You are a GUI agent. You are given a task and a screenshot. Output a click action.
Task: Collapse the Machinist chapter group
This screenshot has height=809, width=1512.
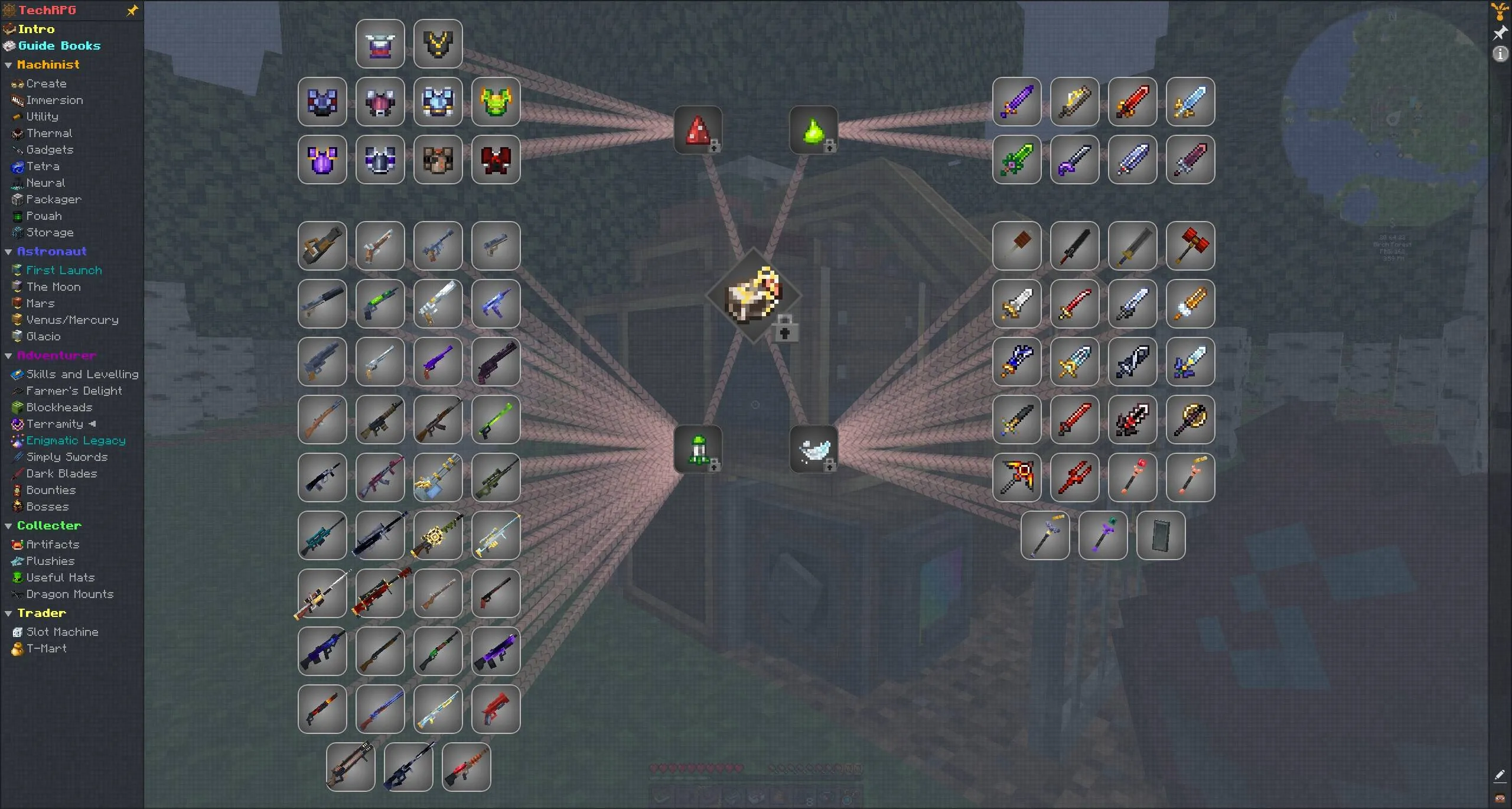point(8,65)
